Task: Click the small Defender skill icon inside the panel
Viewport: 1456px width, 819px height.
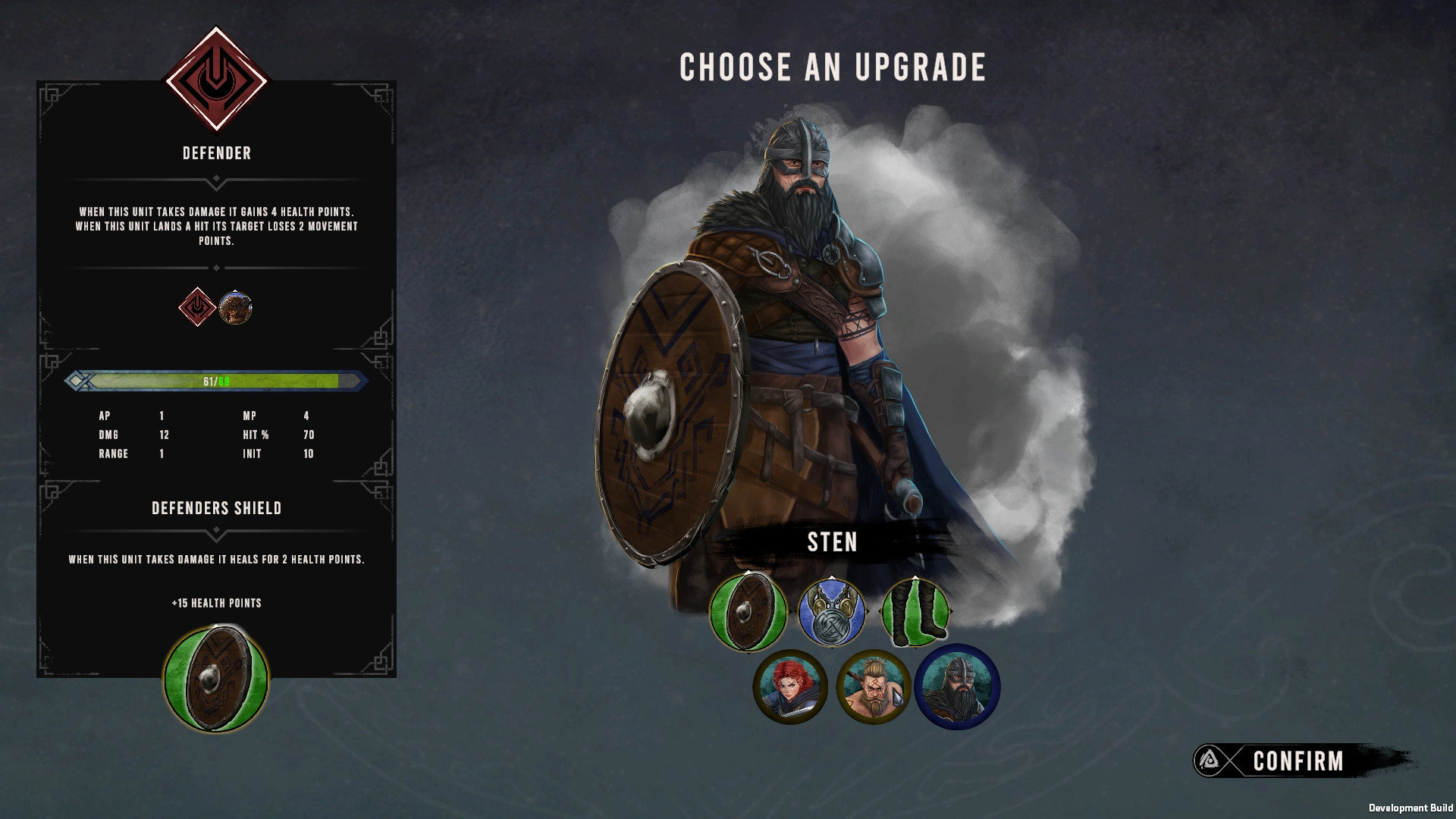Action: (196, 309)
